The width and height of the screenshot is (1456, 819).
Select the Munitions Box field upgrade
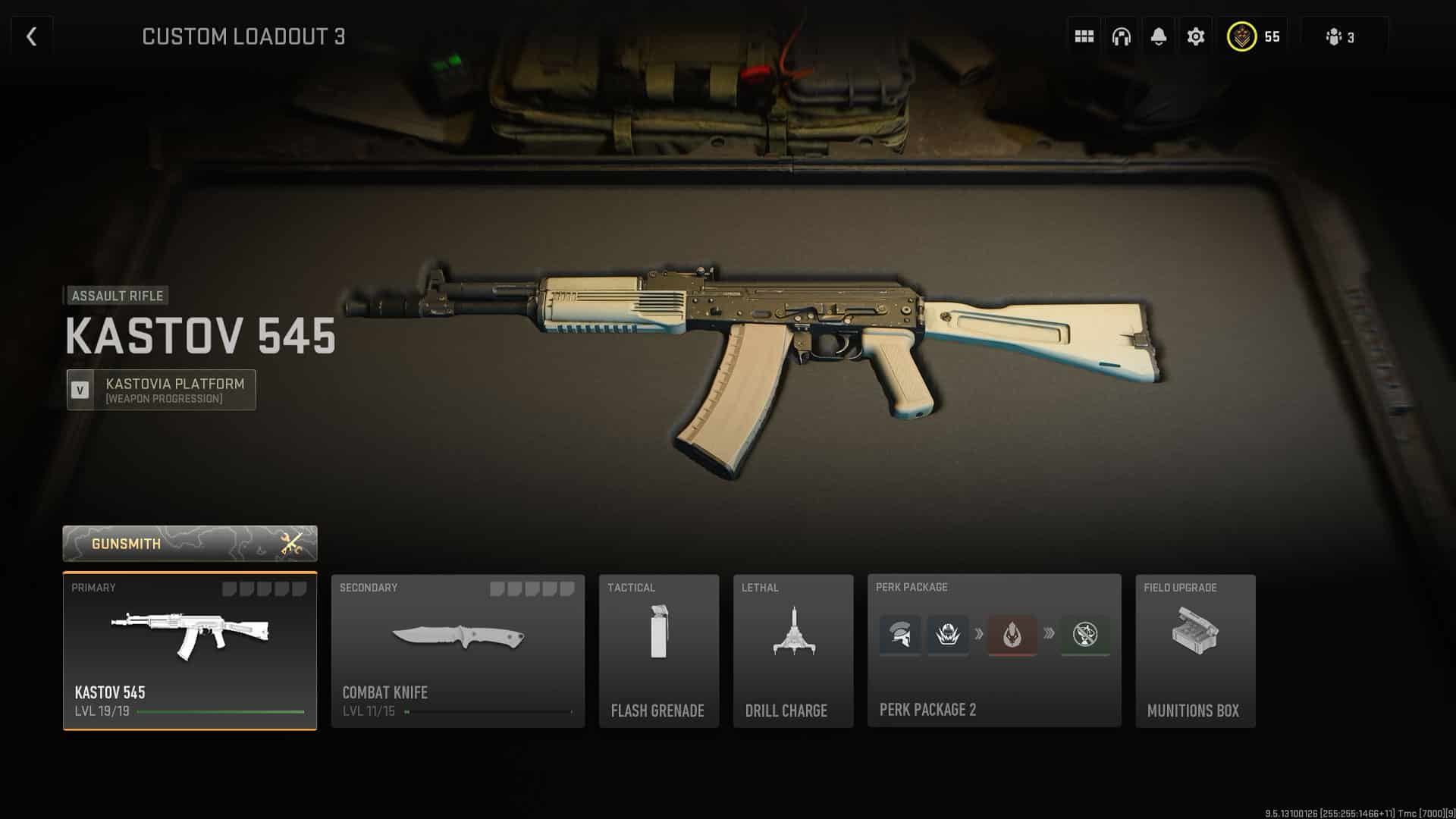(x=1195, y=652)
